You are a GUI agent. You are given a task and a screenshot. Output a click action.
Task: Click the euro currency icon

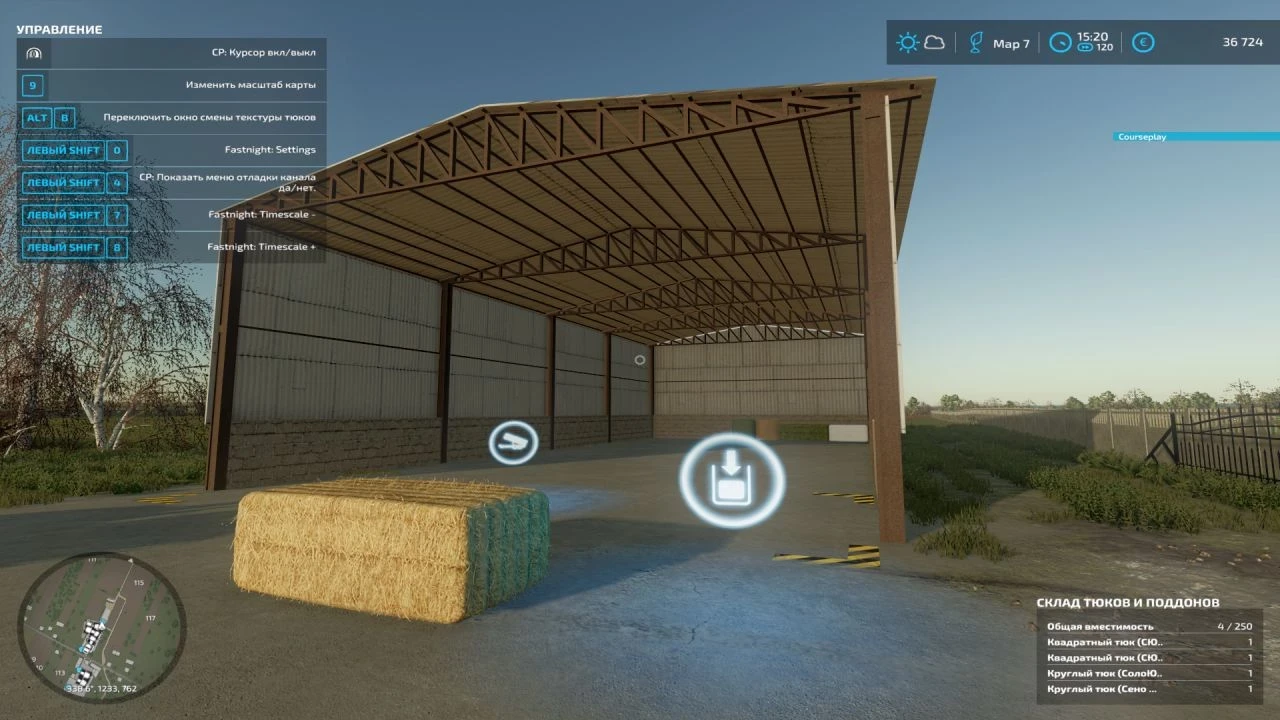point(1142,42)
